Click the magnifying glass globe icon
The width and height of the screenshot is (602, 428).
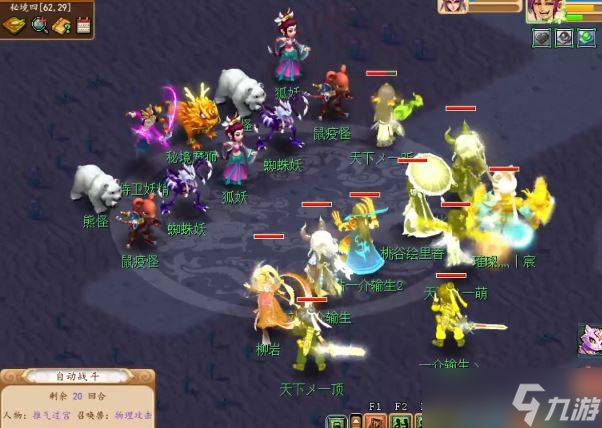[40, 26]
